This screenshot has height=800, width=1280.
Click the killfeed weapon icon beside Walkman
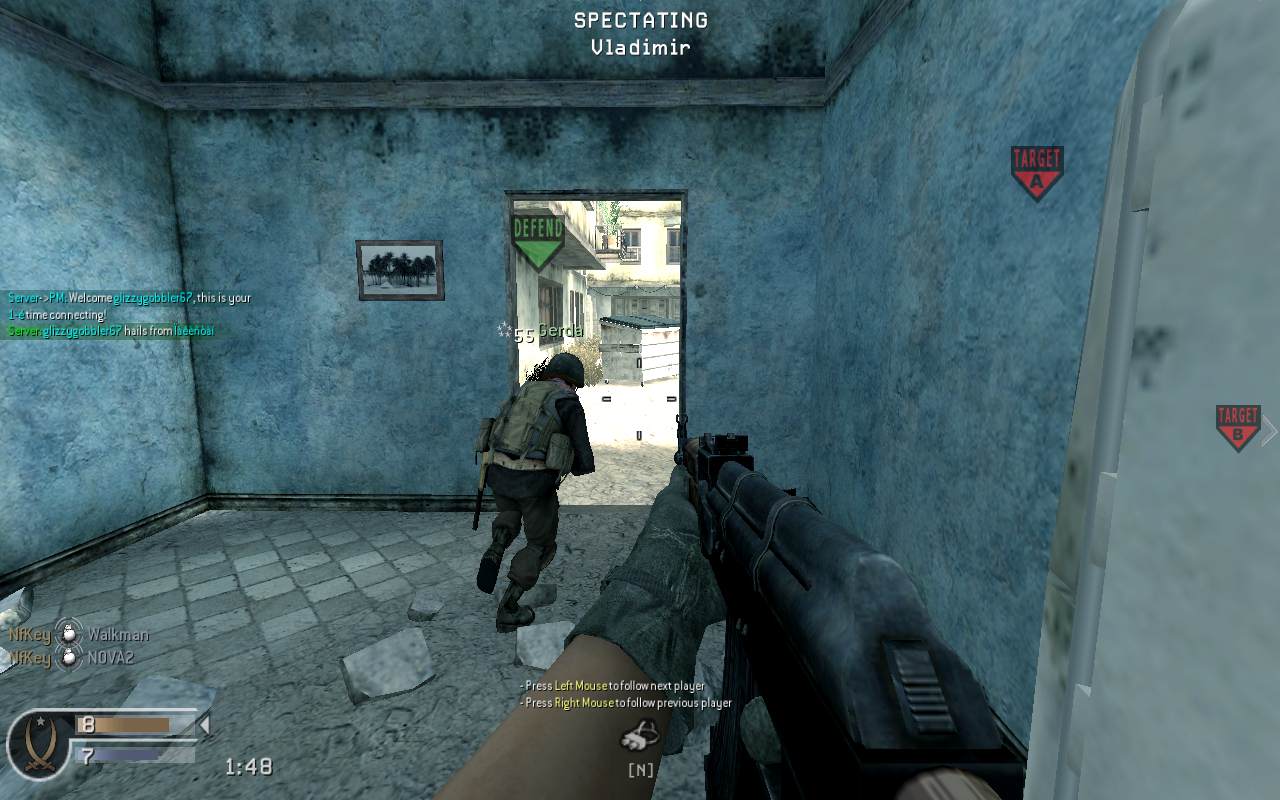pyautogui.click(x=68, y=635)
